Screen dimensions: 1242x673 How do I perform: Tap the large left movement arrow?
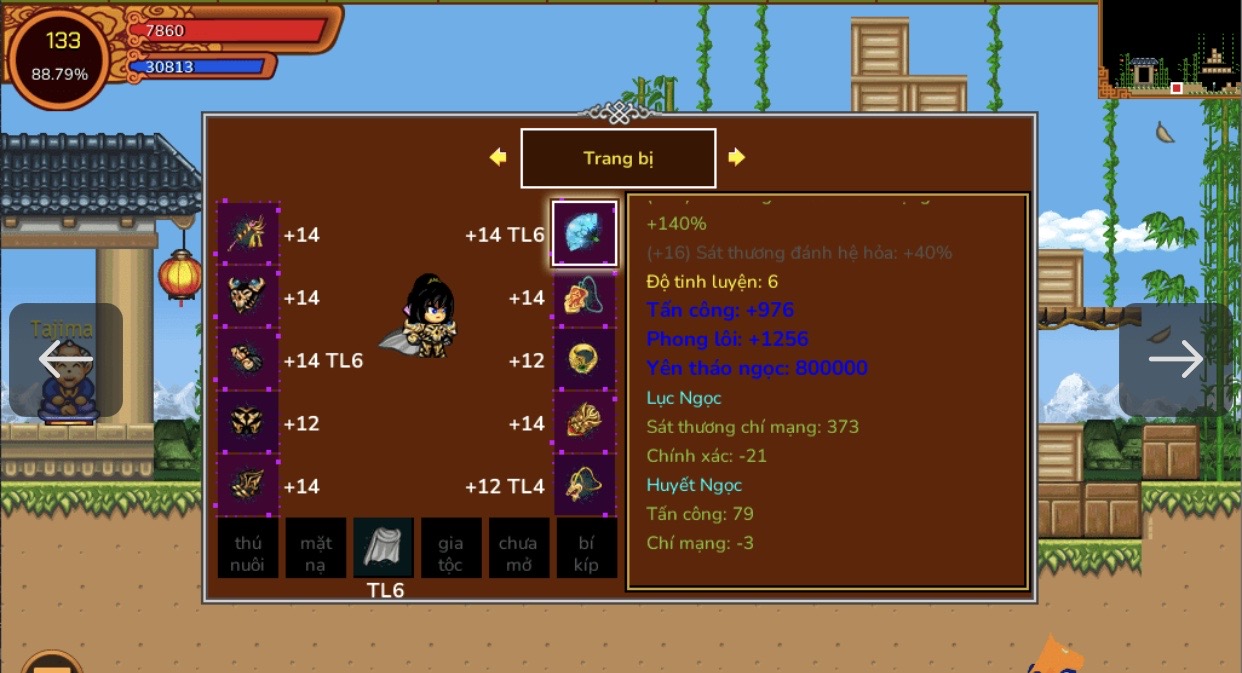[x=66, y=359]
